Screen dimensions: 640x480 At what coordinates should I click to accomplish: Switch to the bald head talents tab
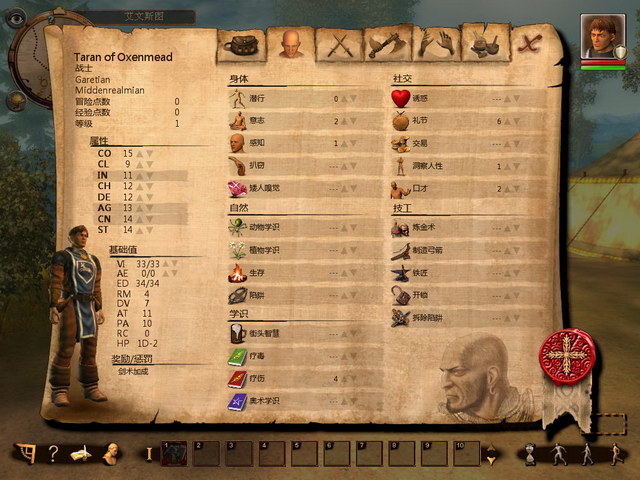[x=289, y=44]
